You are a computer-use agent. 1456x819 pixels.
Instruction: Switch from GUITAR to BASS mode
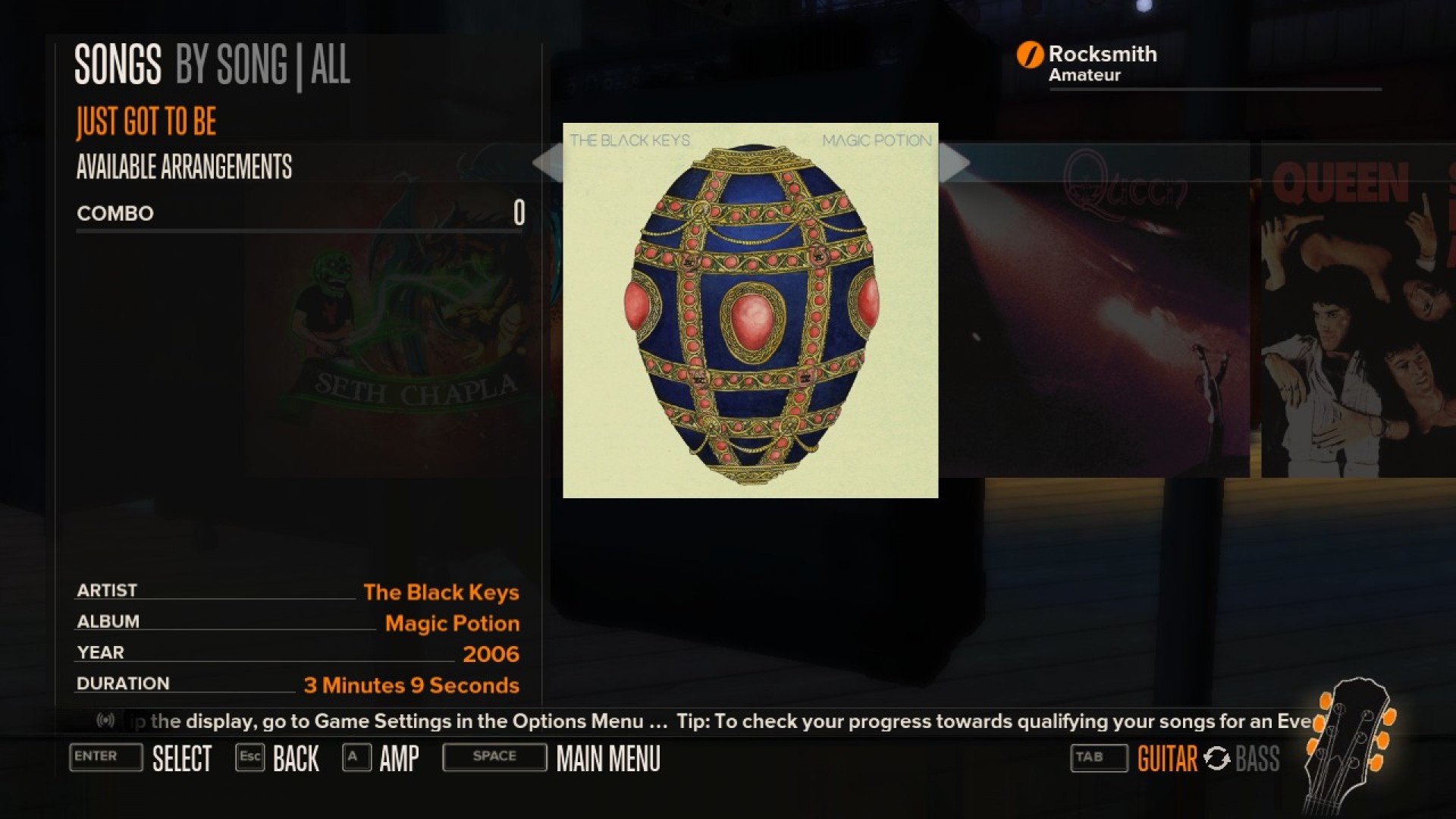pyautogui.click(x=1256, y=758)
